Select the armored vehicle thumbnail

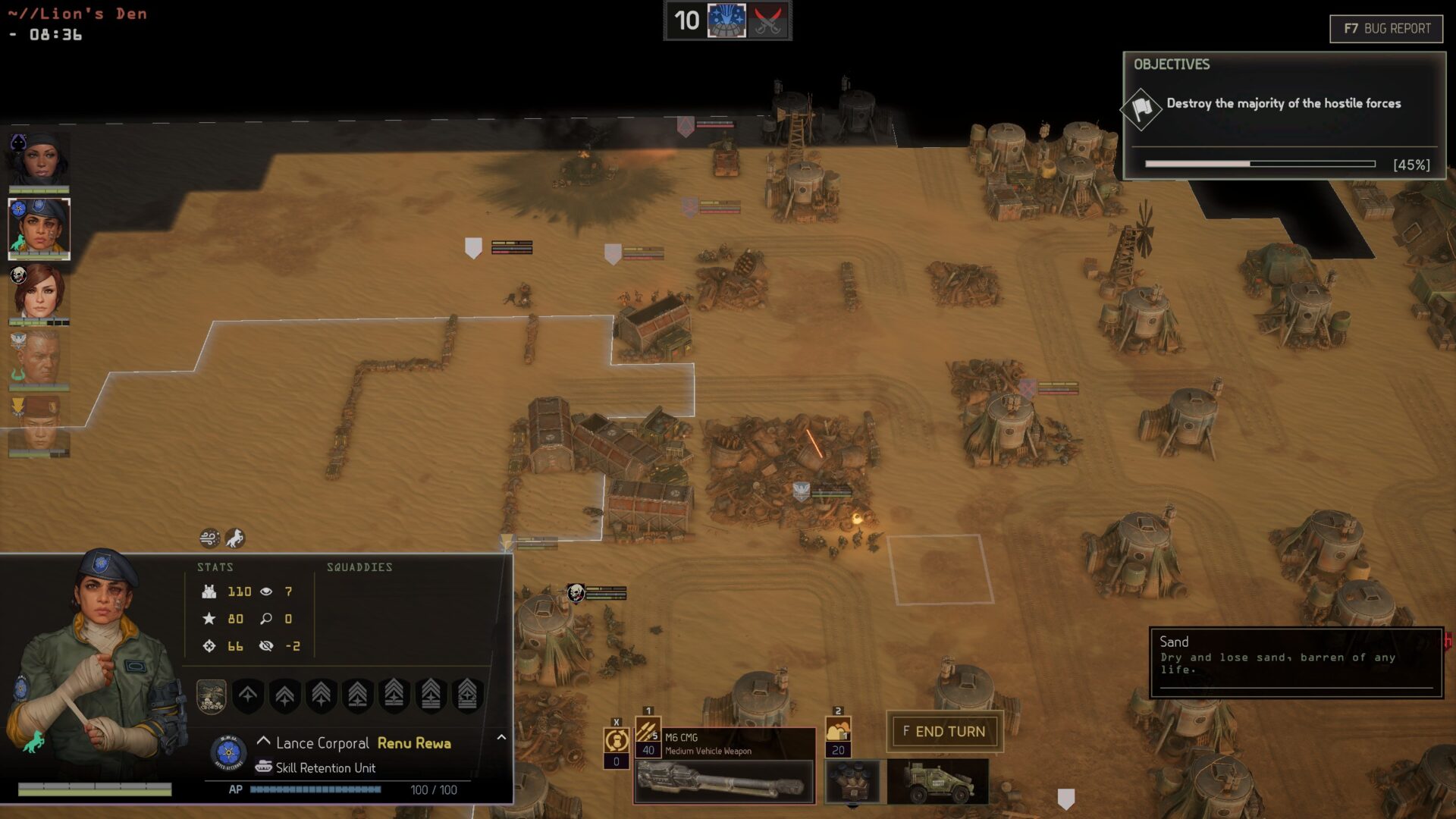(938, 781)
